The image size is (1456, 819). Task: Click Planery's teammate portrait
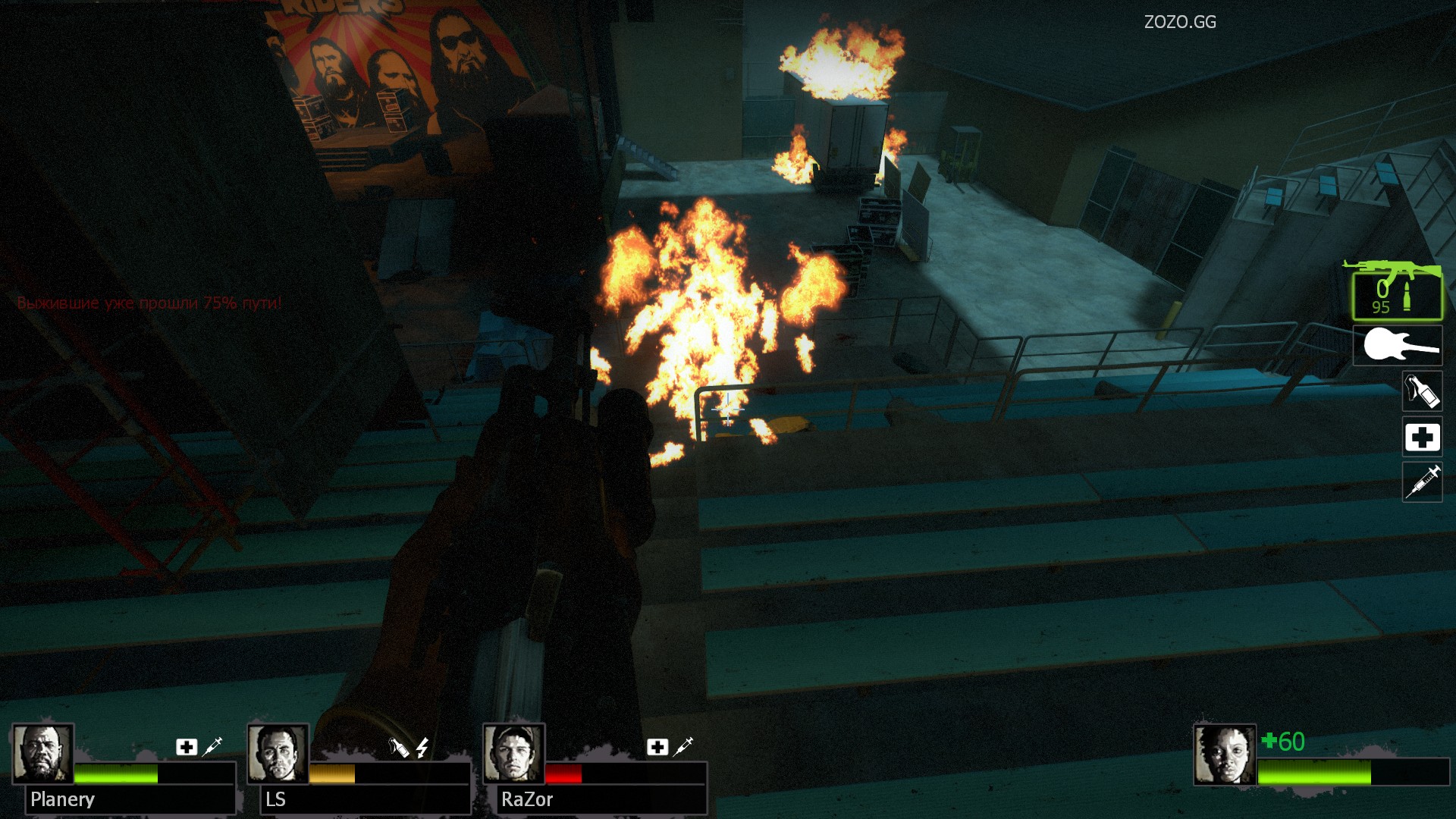click(42, 754)
